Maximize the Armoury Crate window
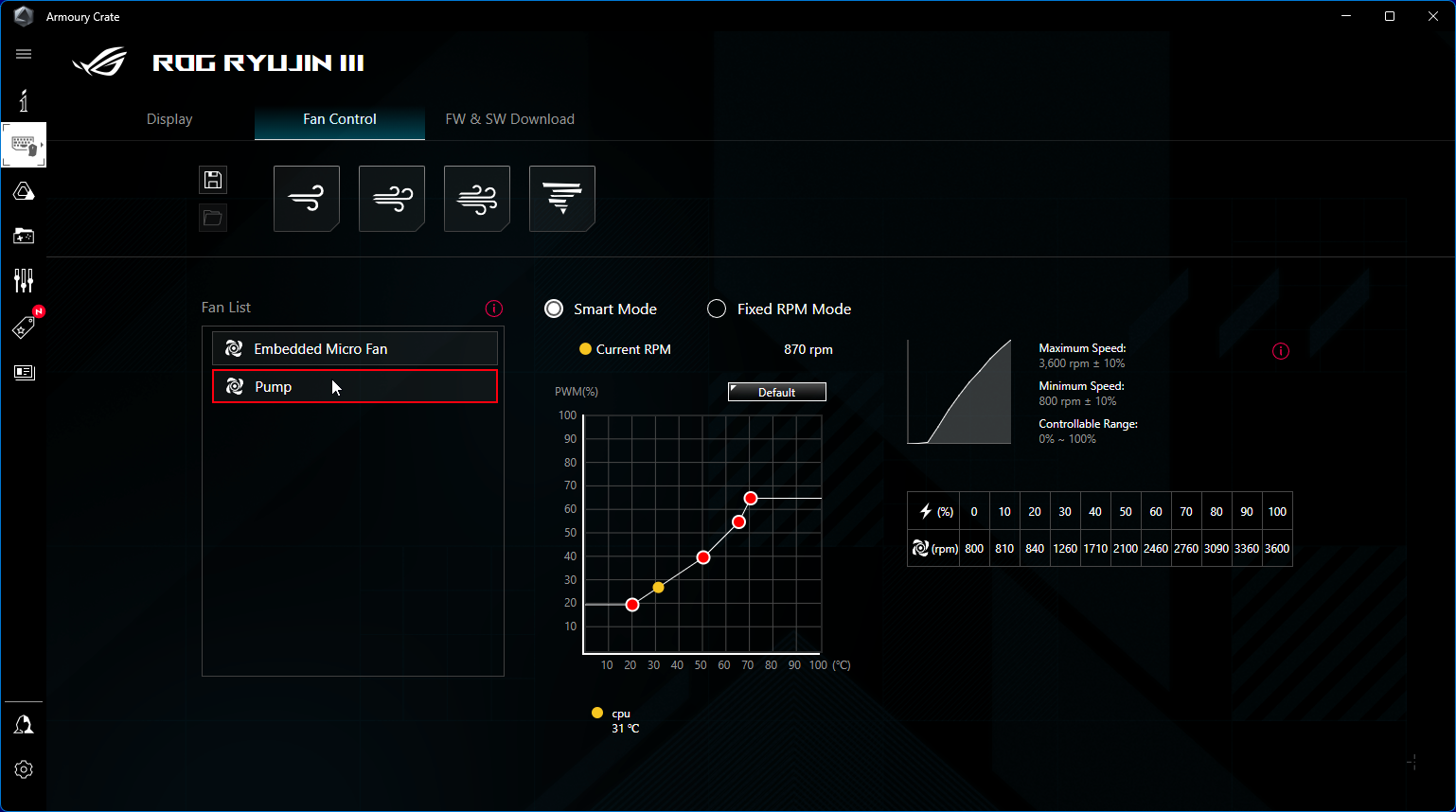The image size is (1456, 812). [1390, 16]
